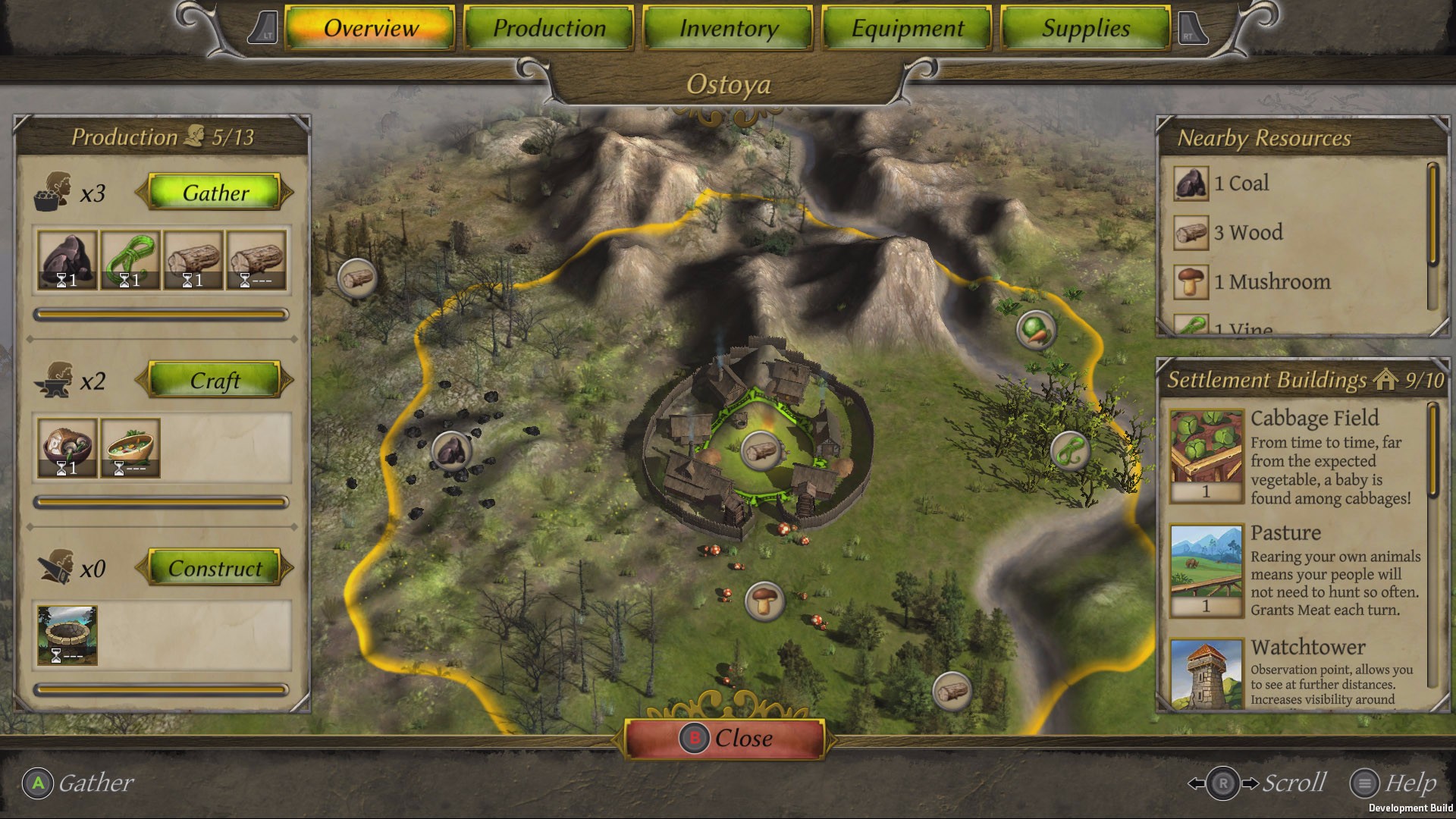1456x819 pixels.
Task: Select the wood log marker near the mountains
Action: coord(356,277)
